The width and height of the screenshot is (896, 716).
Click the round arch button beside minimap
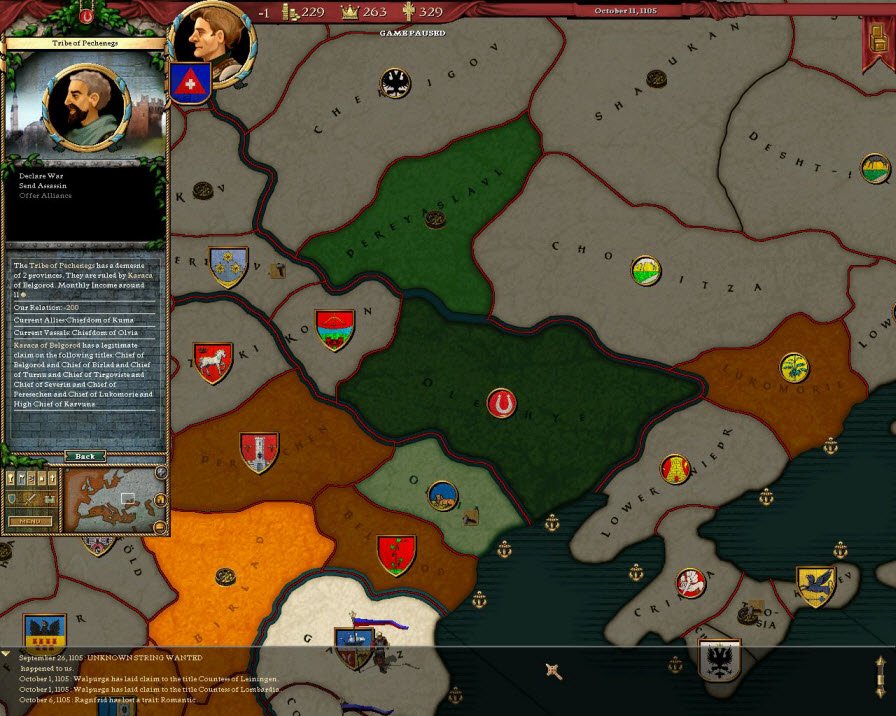click(x=161, y=499)
